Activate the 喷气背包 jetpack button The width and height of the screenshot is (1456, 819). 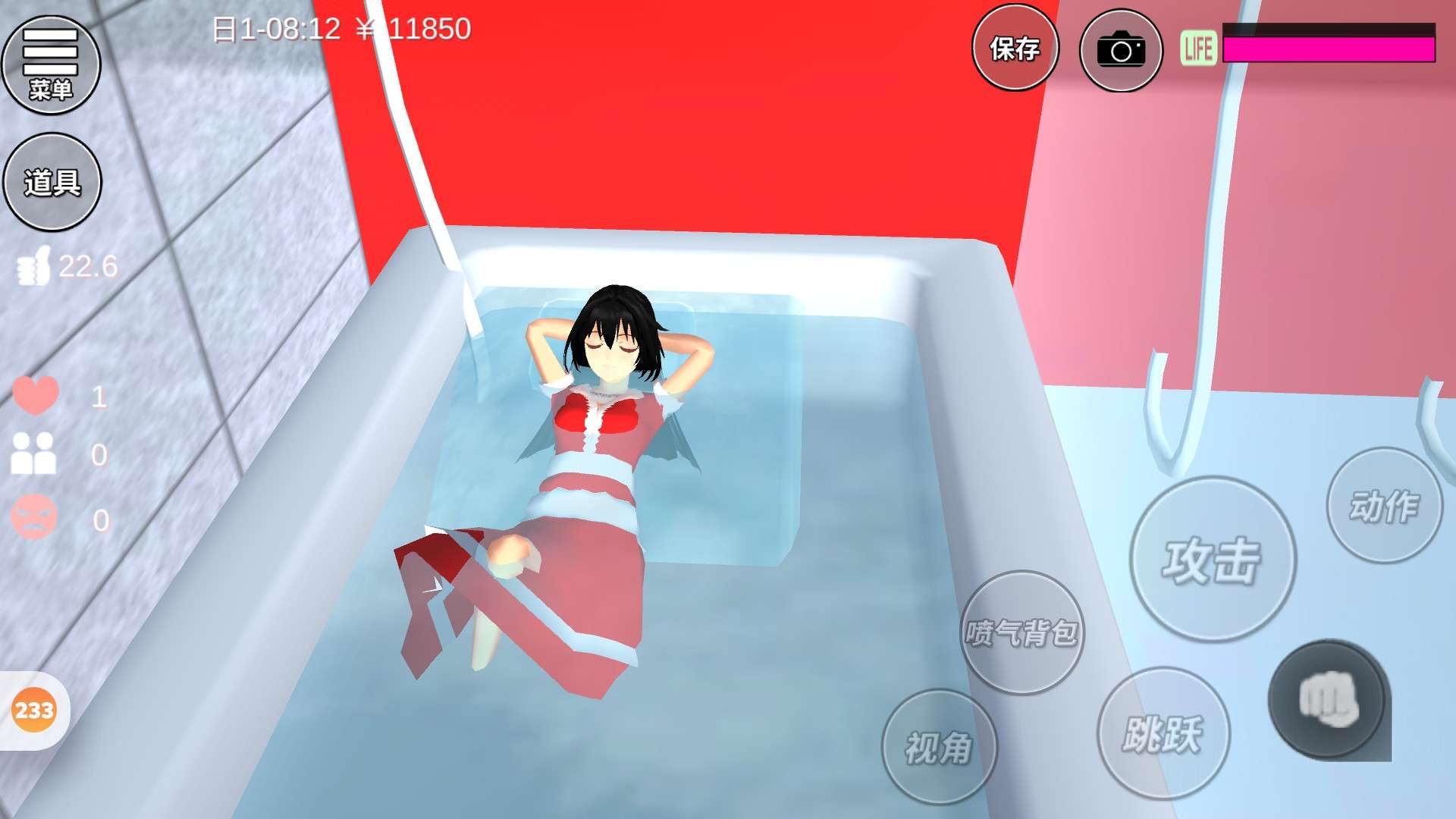pos(1021,632)
